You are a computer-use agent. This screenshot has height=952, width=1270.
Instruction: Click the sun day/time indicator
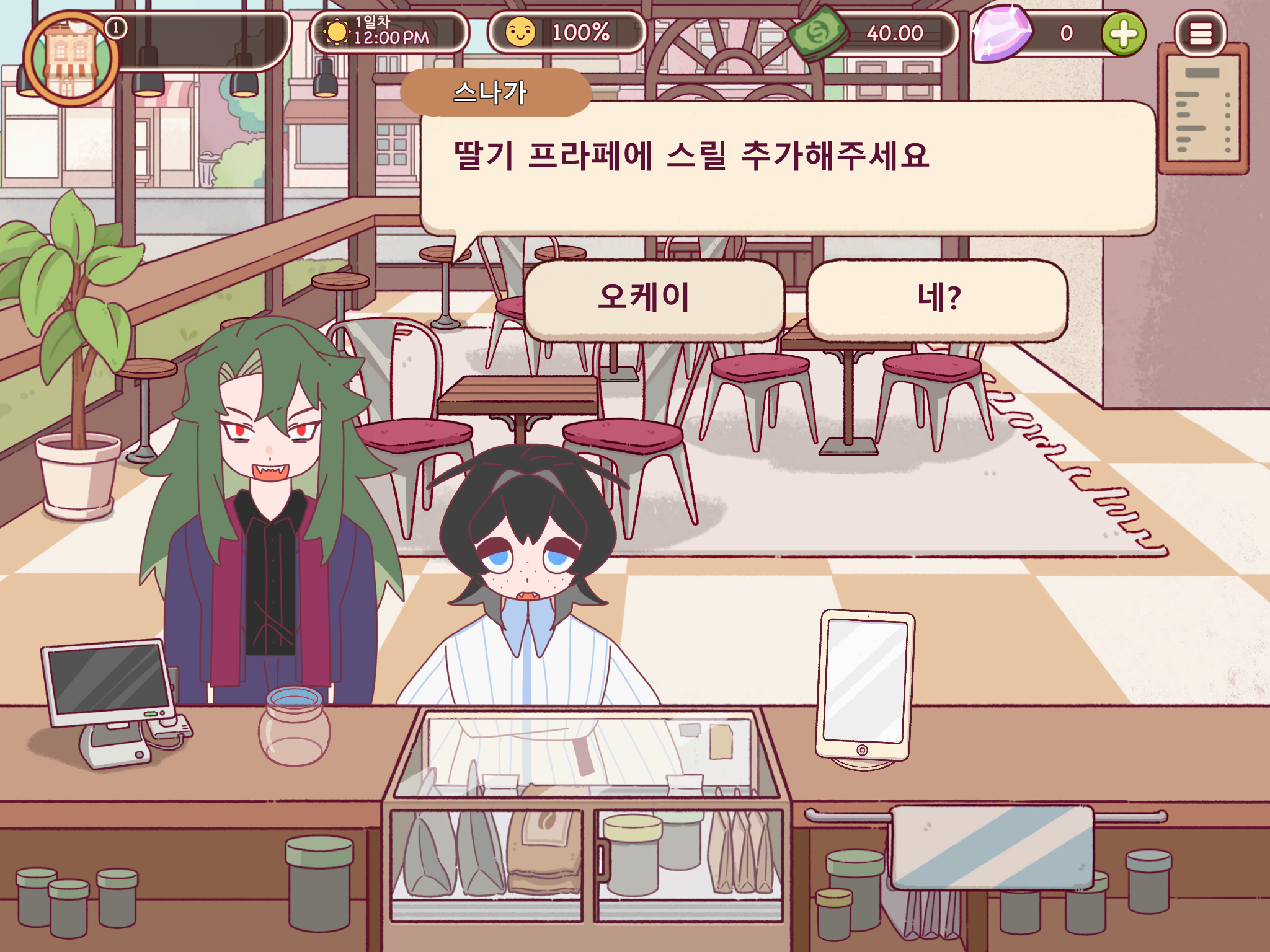click(x=339, y=34)
